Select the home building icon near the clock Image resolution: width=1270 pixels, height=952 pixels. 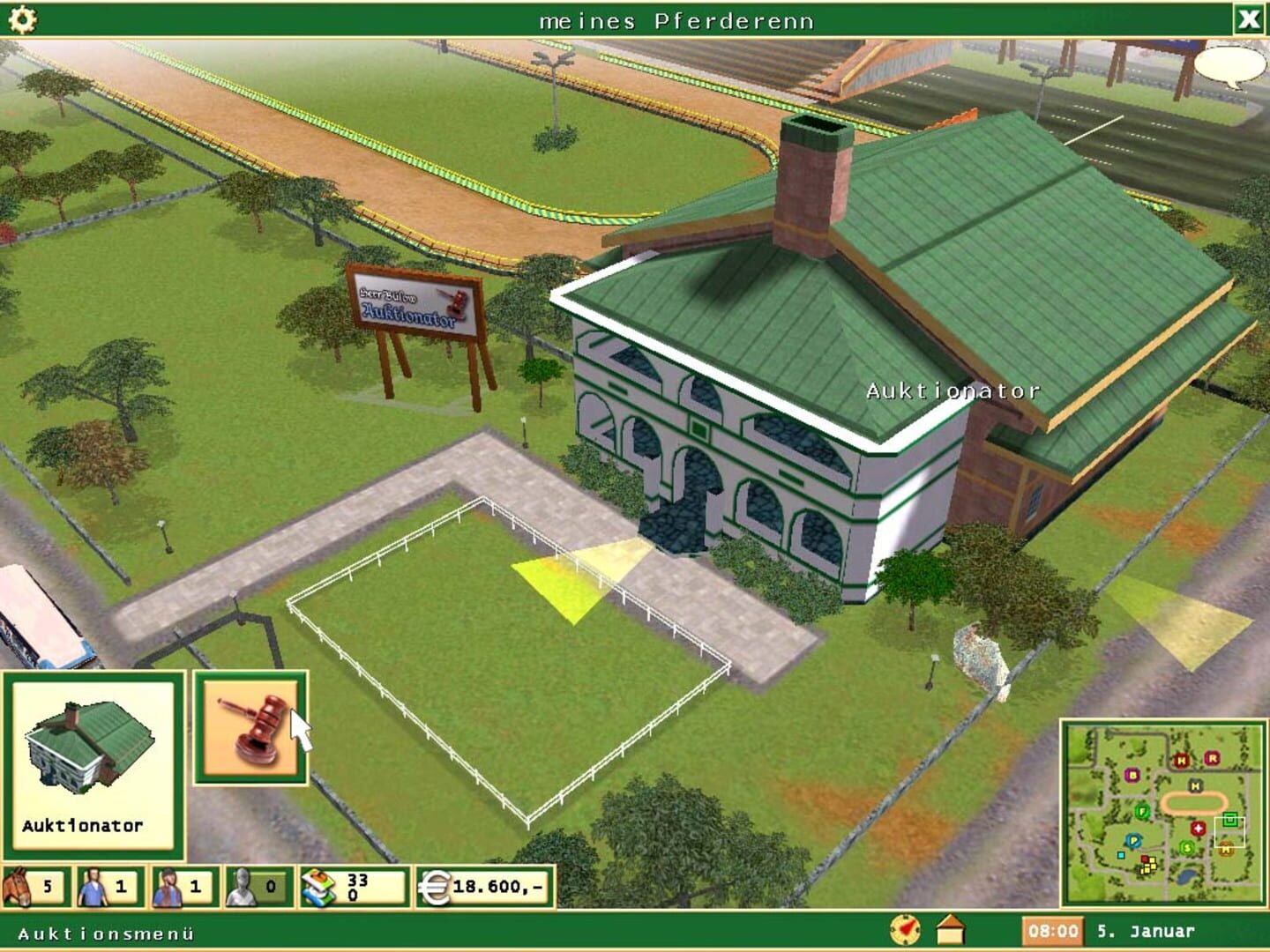tap(950, 927)
